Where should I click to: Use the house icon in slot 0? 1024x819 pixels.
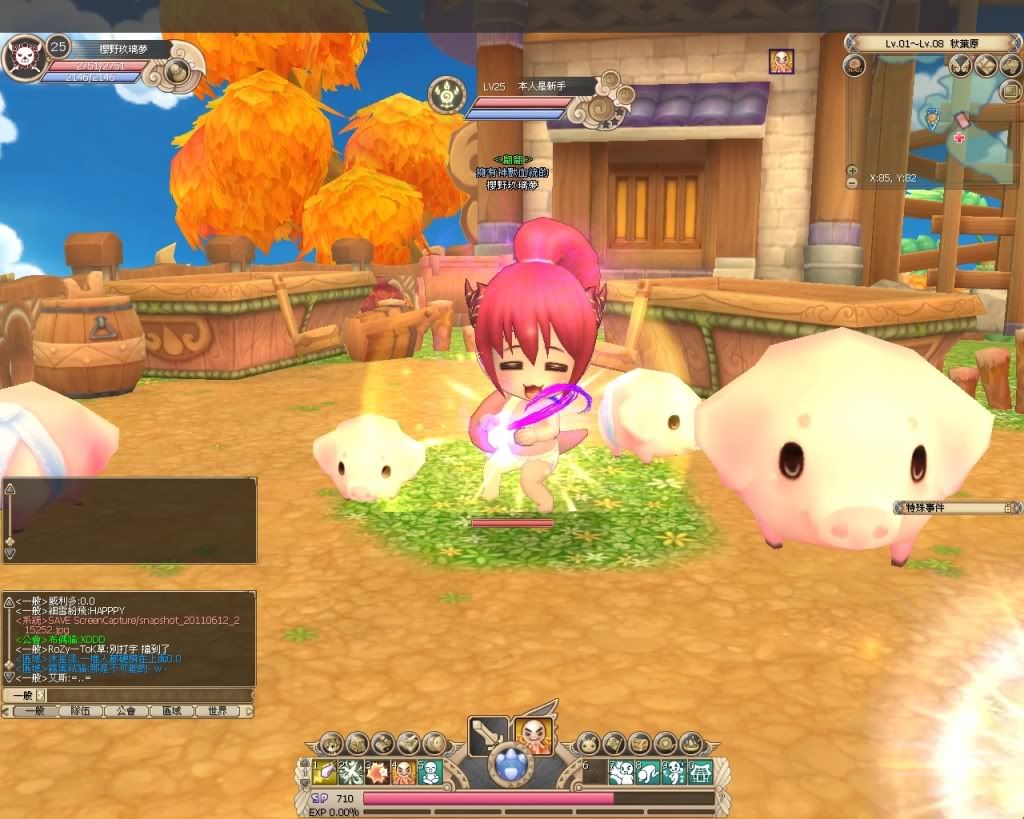click(x=699, y=772)
